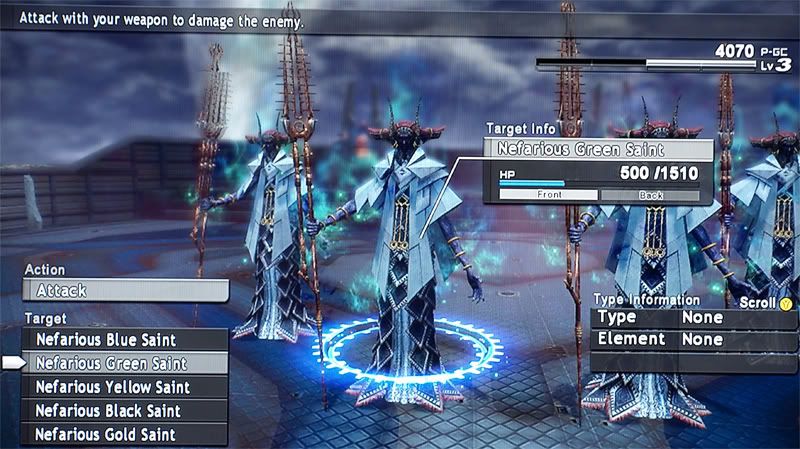Target the Nefarious Gold Saint
The image size is (800, 449).
[x=124, y=434]
